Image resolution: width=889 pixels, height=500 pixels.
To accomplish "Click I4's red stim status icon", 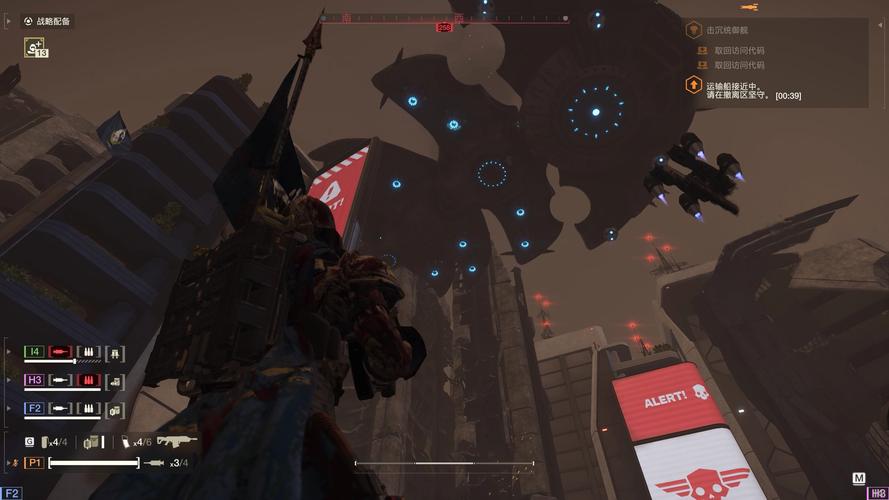I will pyautogui.click(x=61, y=352).
